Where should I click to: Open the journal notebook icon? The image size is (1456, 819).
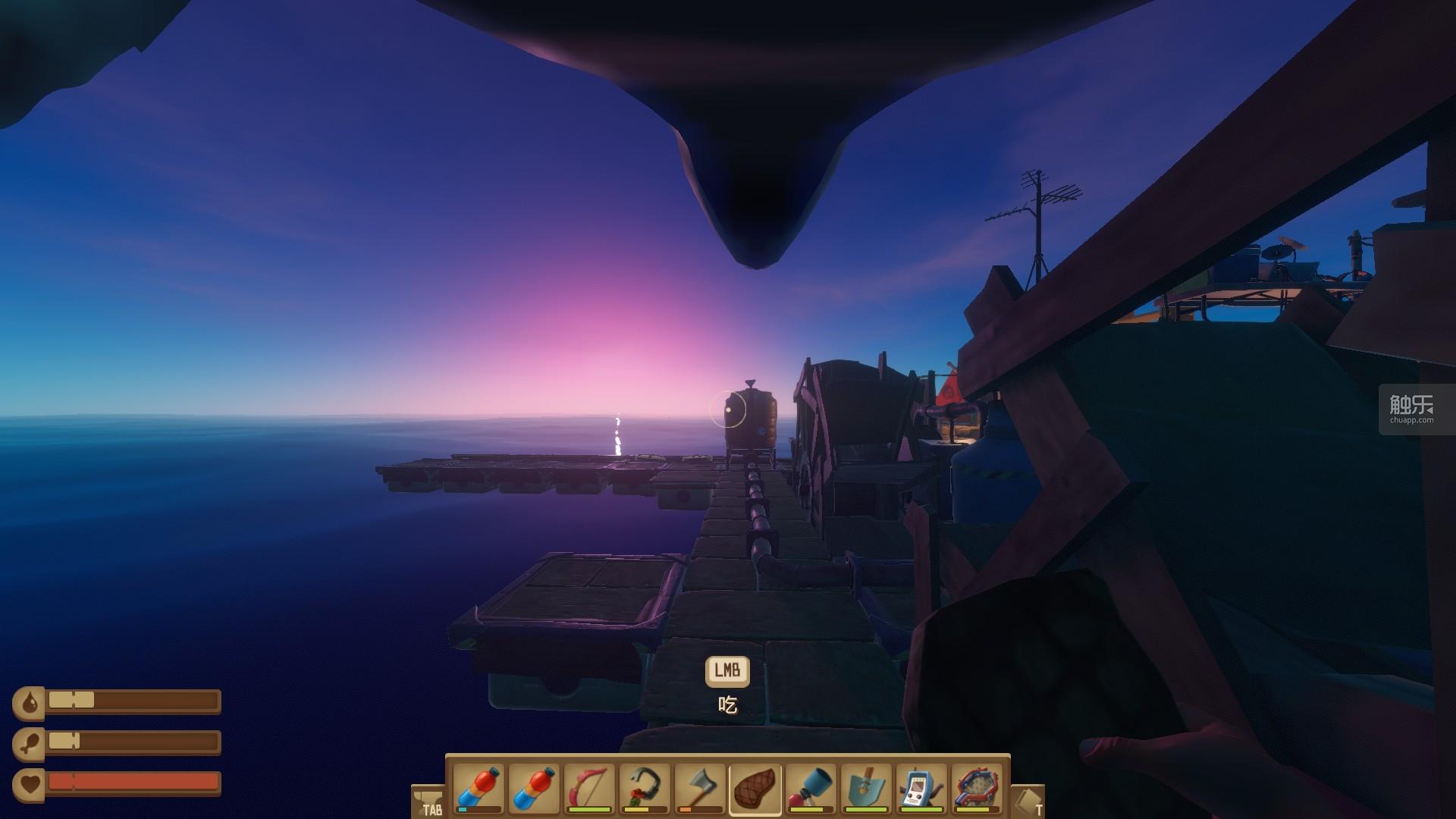coord(1028,802)
